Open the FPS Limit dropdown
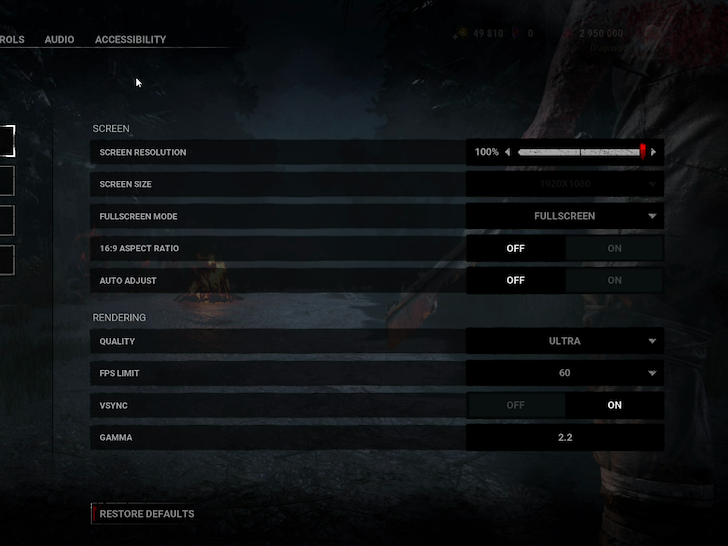This screenshot has height=546, width=728. coord(565,373)
